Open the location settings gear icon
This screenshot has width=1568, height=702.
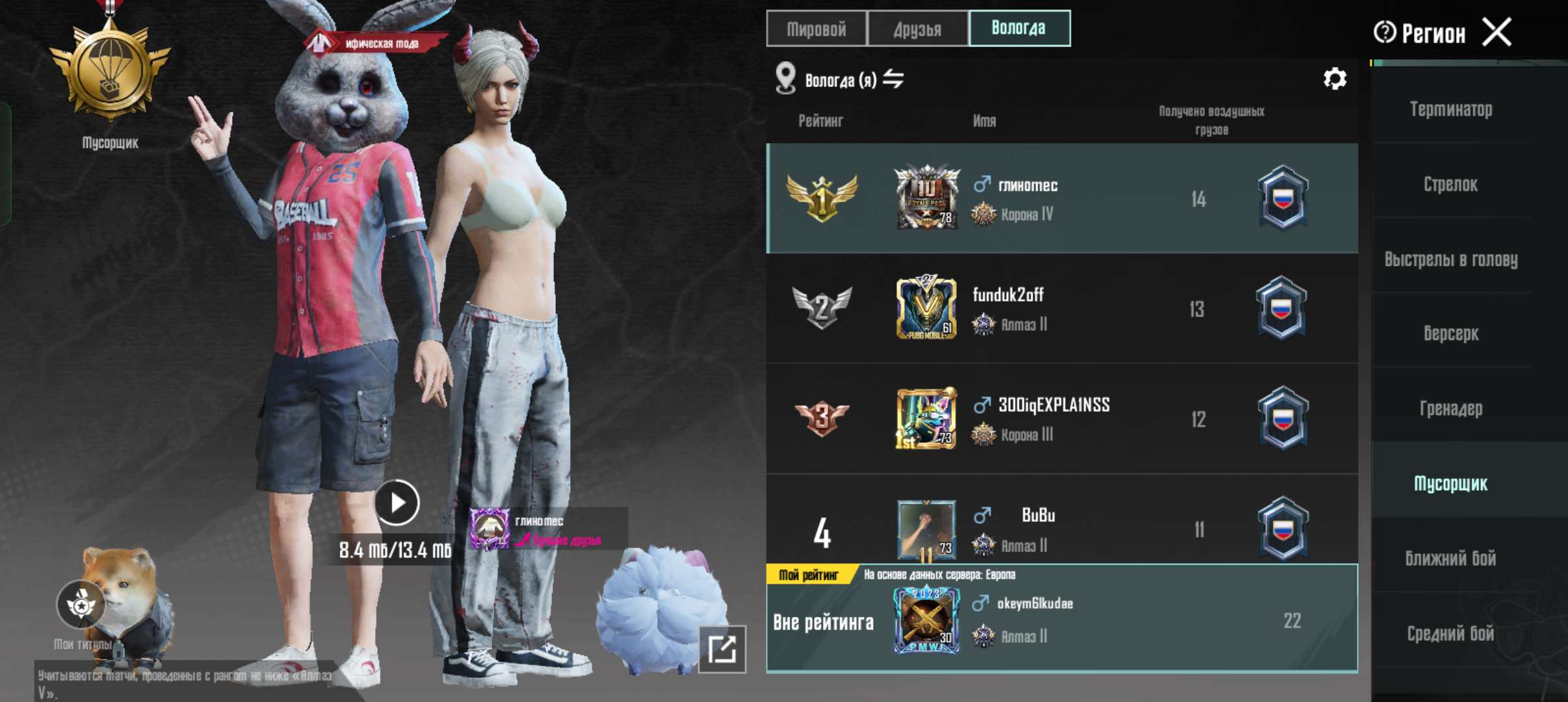click(1335, 79)
